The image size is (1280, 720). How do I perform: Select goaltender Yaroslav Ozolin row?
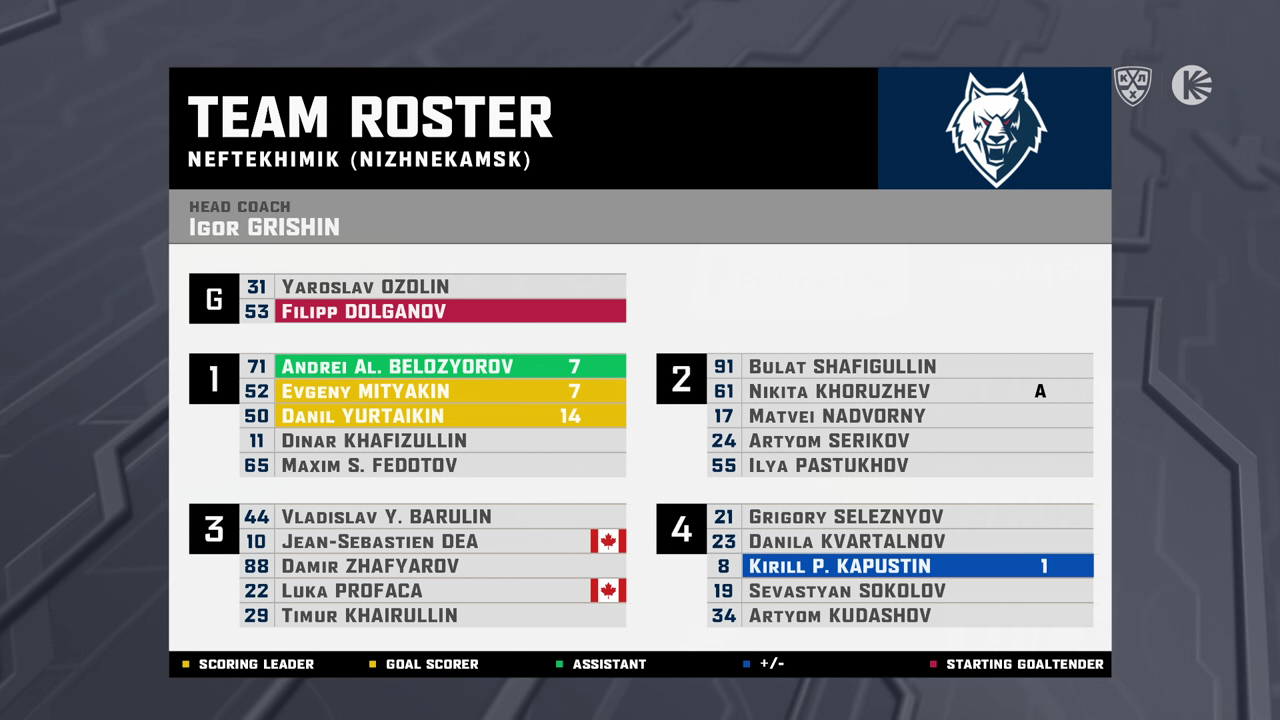click(432, 287)
